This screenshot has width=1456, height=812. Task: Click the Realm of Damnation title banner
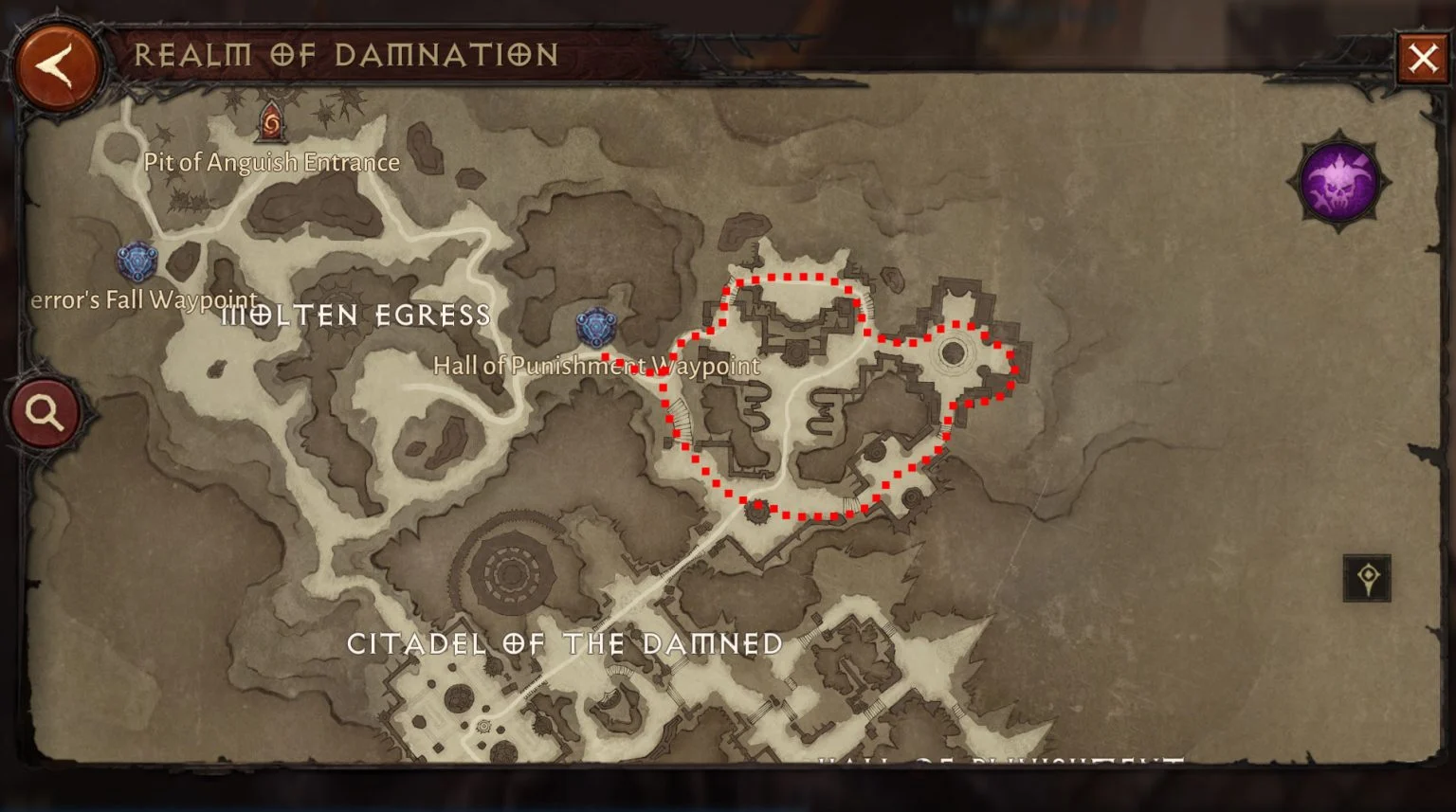point(348,55)
